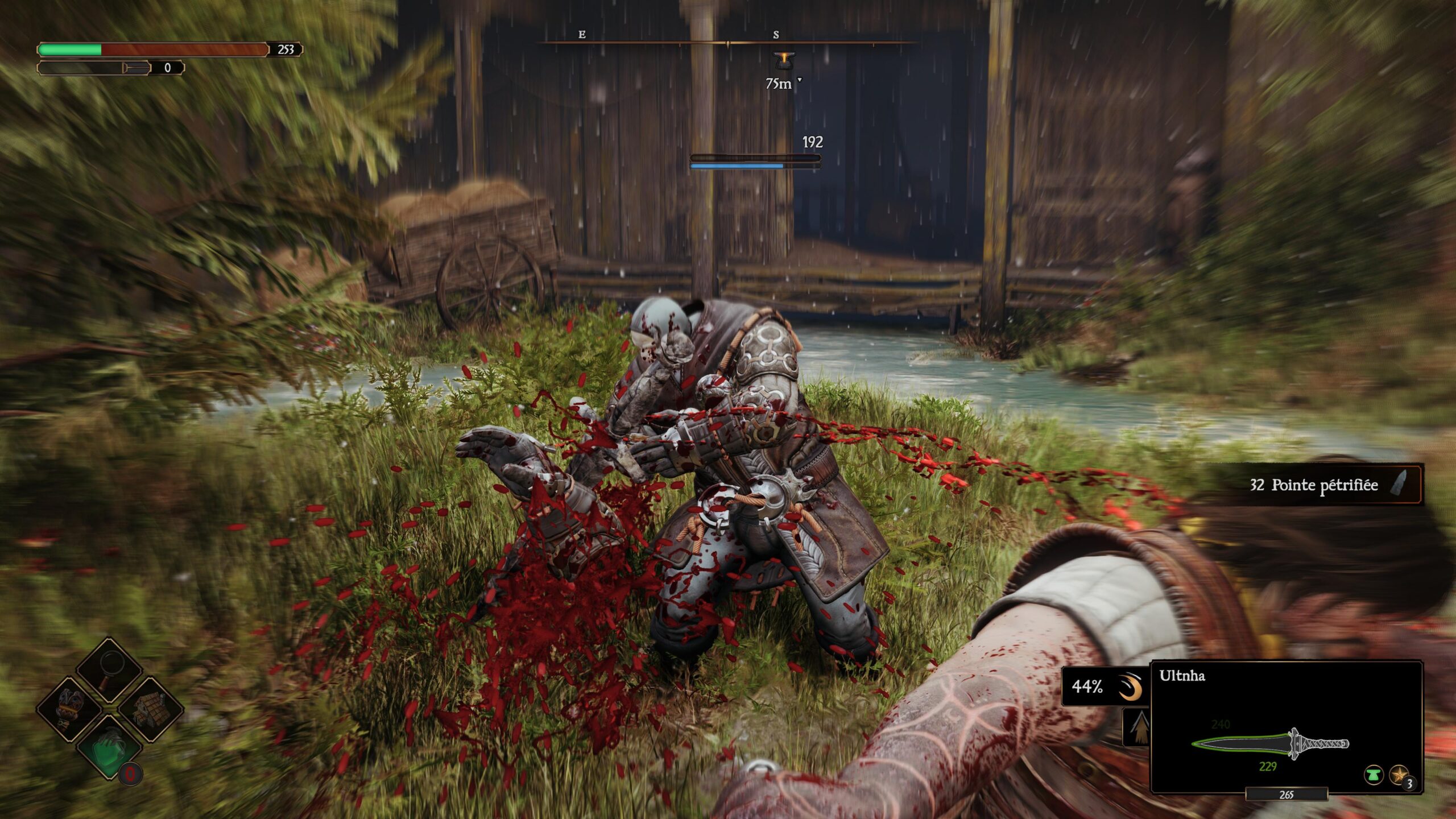Click the Pointe pétrifiée loot notification
Screen dimensions: 1456x819
1325,485
